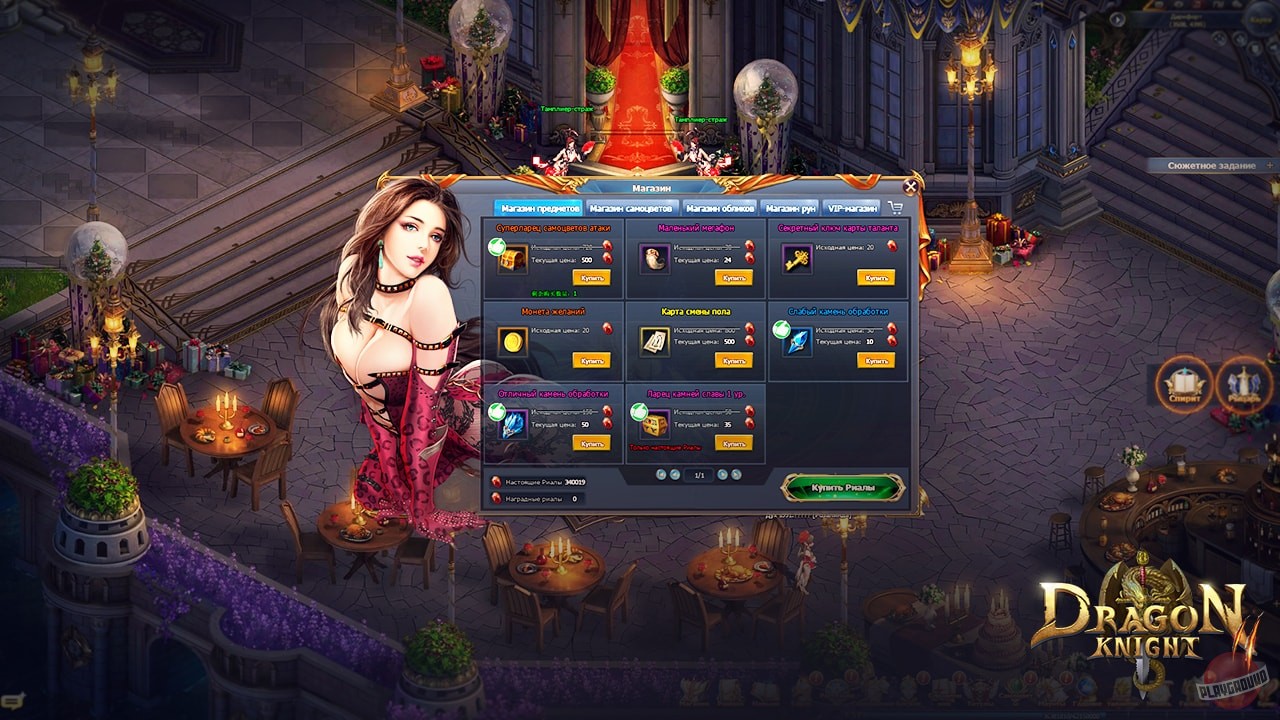Click the Карта смены пола card icon
1280x720 pixels.
pos(655,343)
